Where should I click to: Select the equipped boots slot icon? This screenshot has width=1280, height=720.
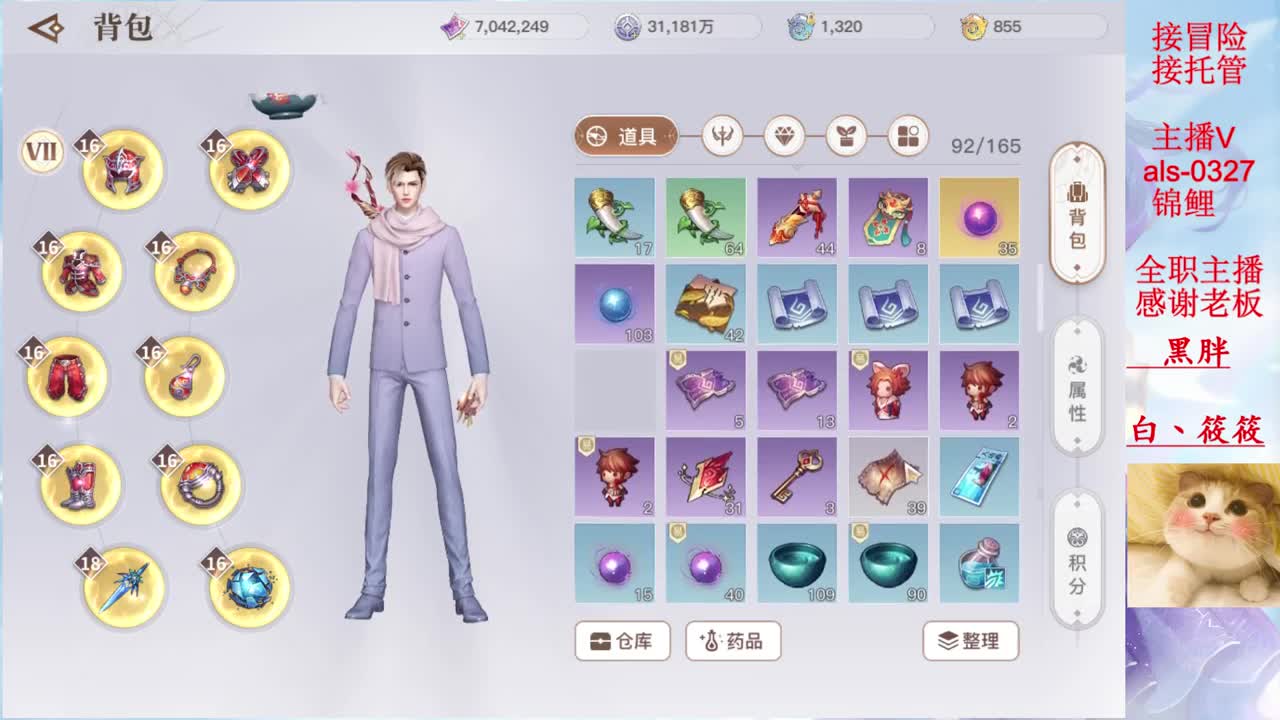[x=78, y=484]
